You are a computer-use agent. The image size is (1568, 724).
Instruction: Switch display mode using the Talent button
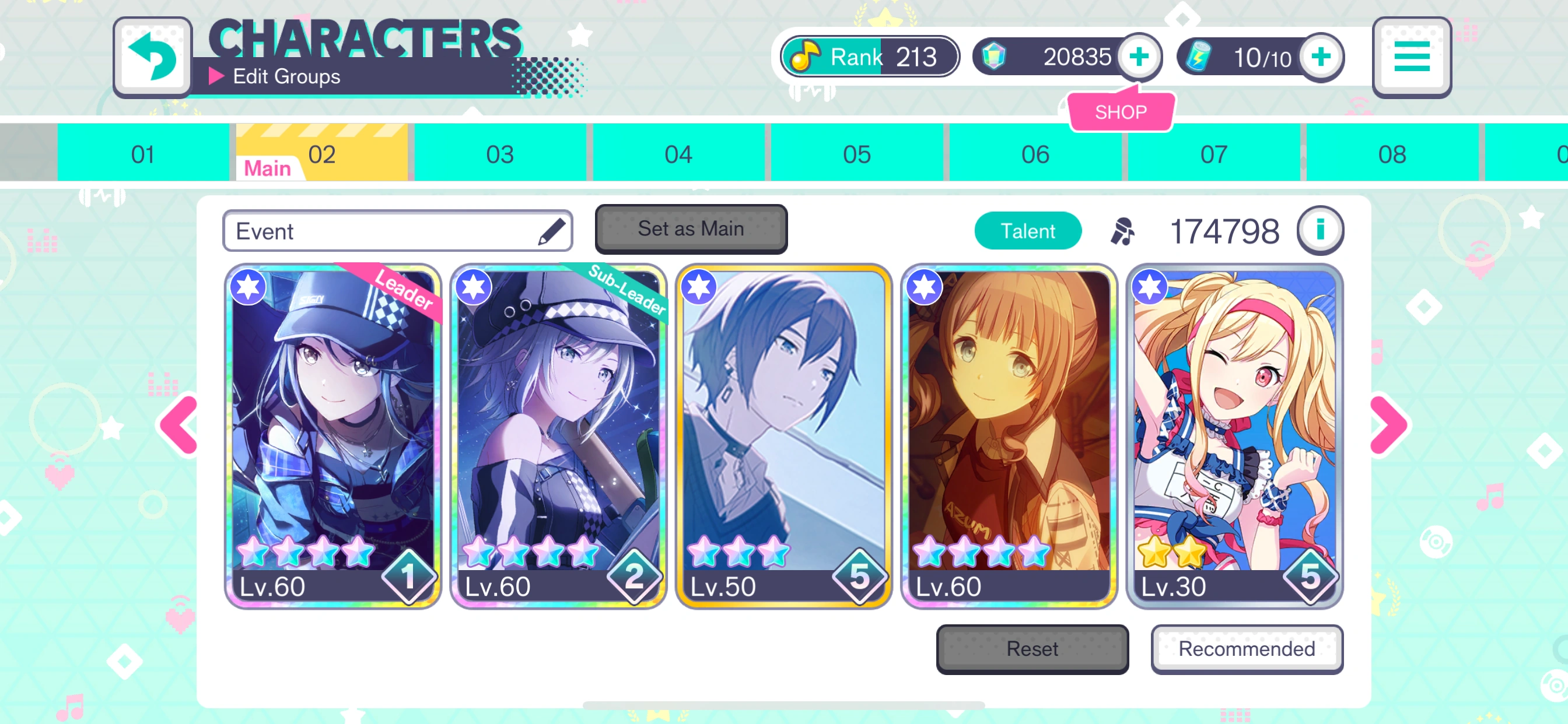click(x=1027, y=231)
